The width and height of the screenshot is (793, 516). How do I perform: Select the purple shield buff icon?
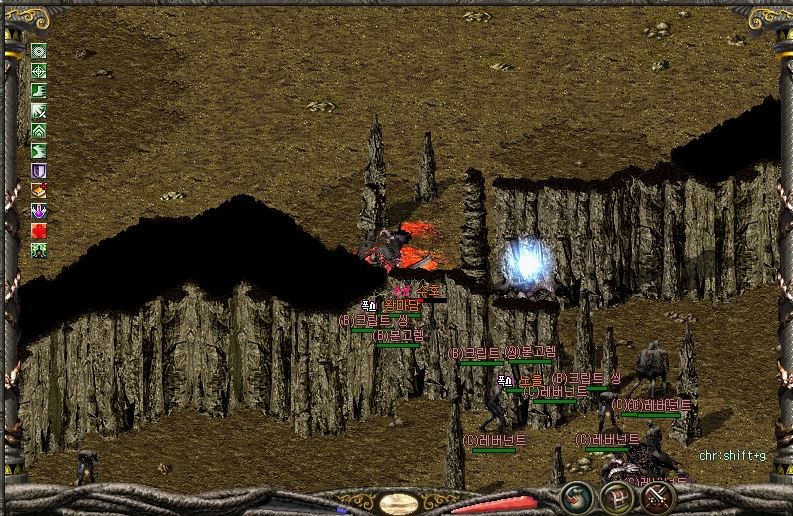tap(39, 171)
